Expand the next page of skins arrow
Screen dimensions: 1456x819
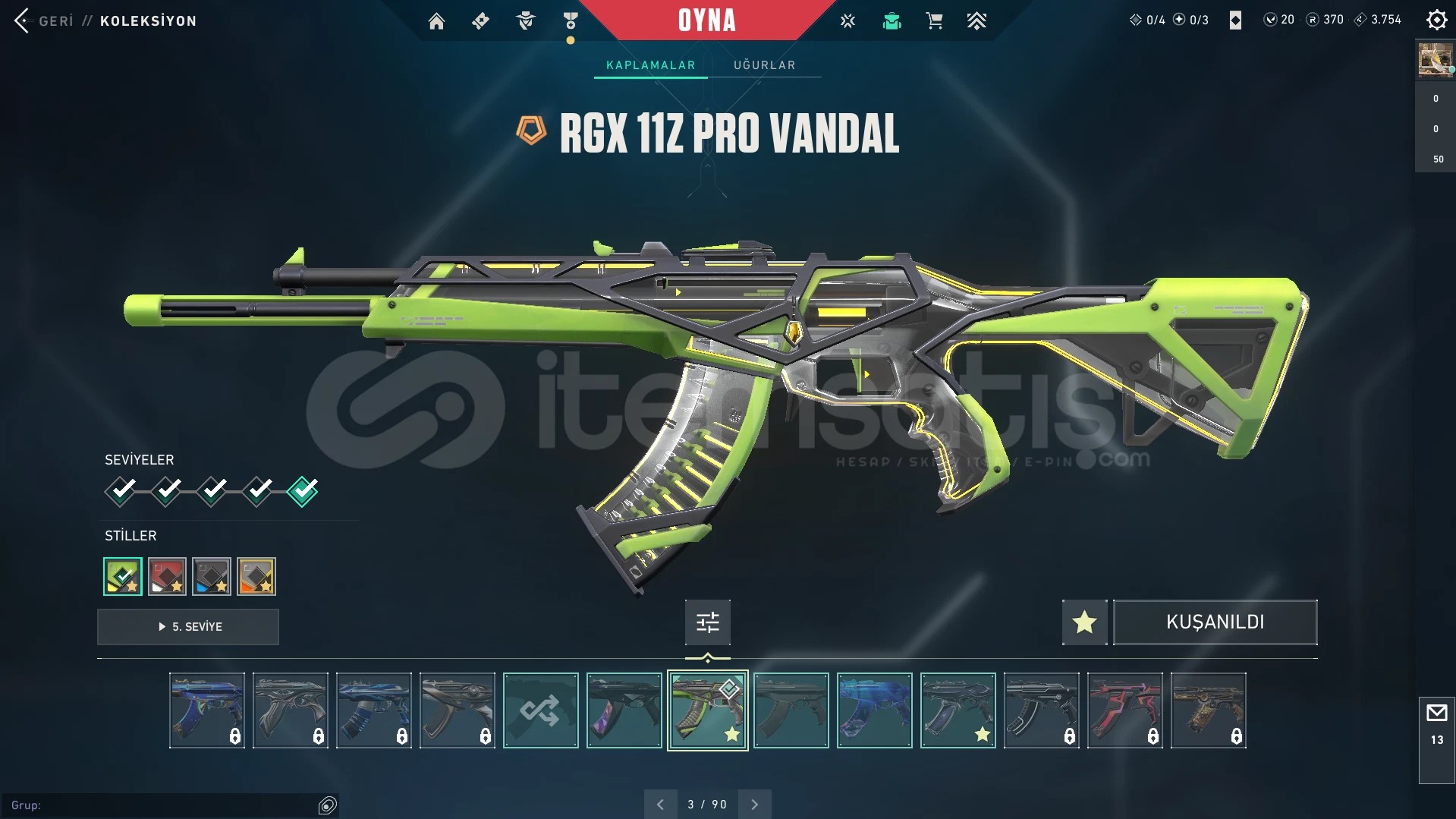tap(754, 804)
